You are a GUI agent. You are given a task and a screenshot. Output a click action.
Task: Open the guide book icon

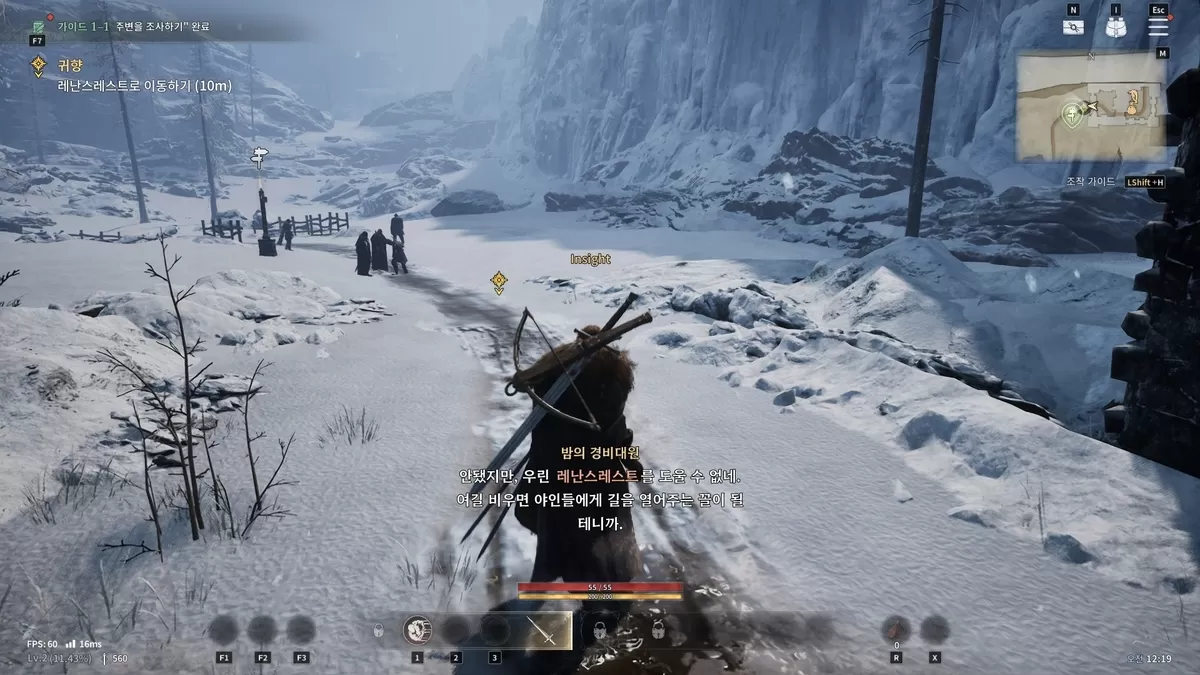click(37, 24)
